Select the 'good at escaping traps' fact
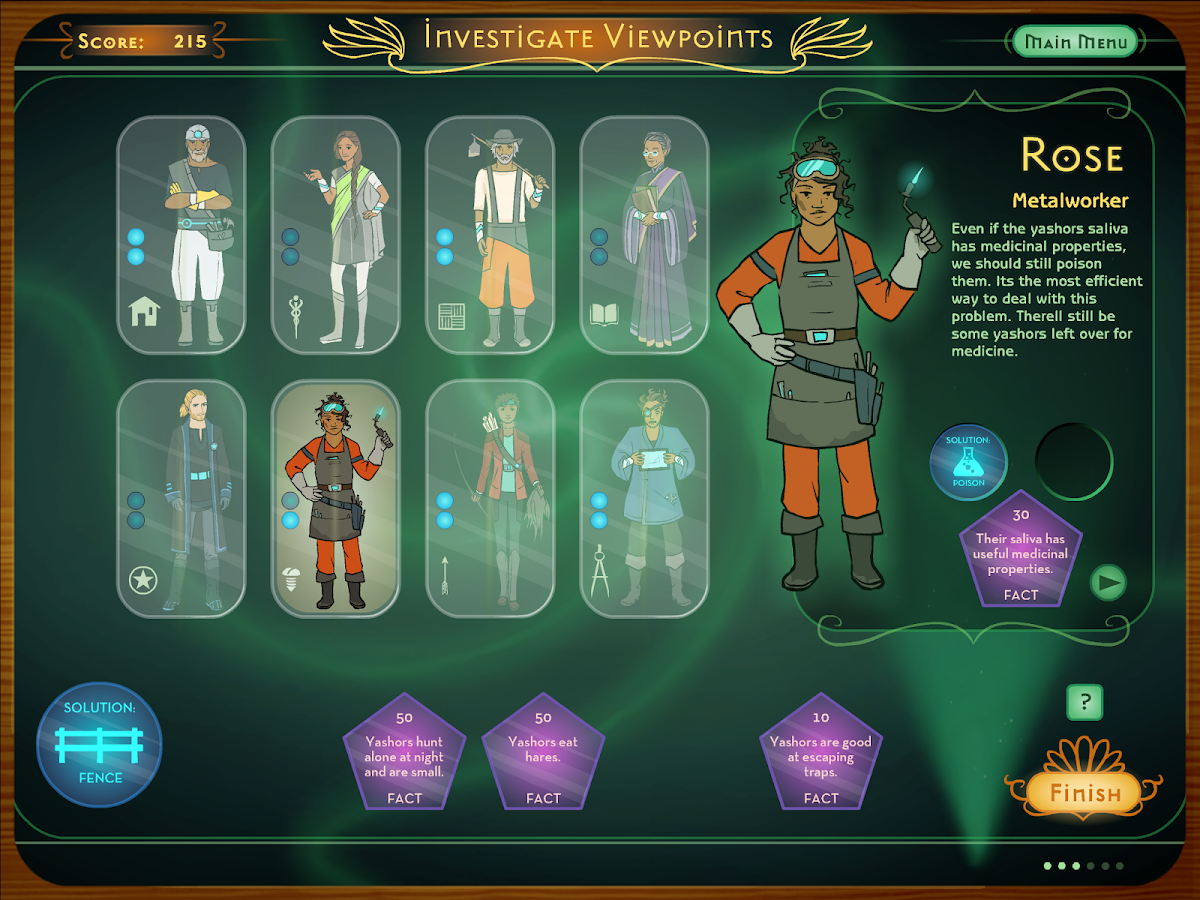The image size is (1200, 900). pos(821,757)
